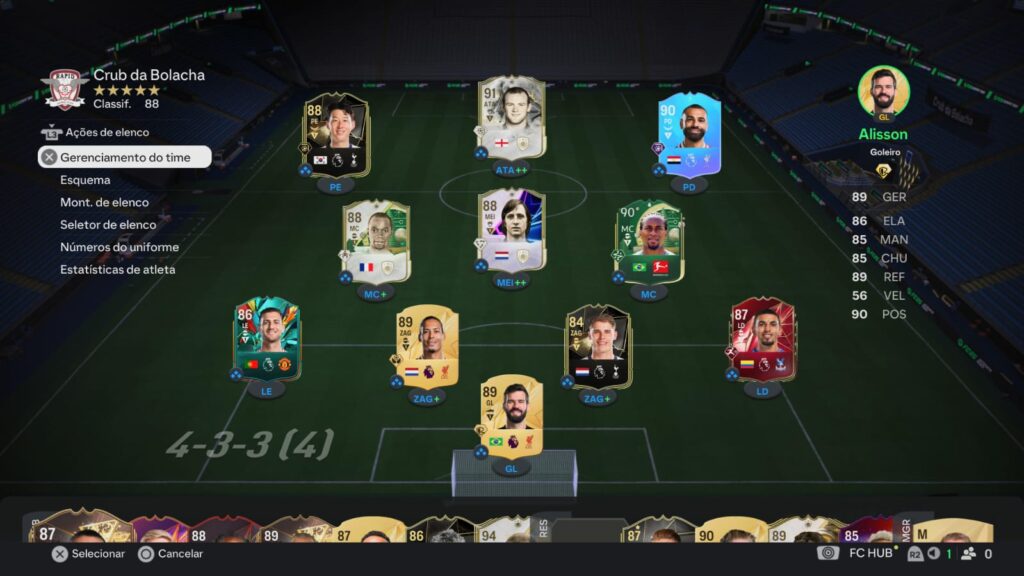Open Mont. de elenco menu entry
This screenshot has height=576, width=1024.
(x=103, y=202)
